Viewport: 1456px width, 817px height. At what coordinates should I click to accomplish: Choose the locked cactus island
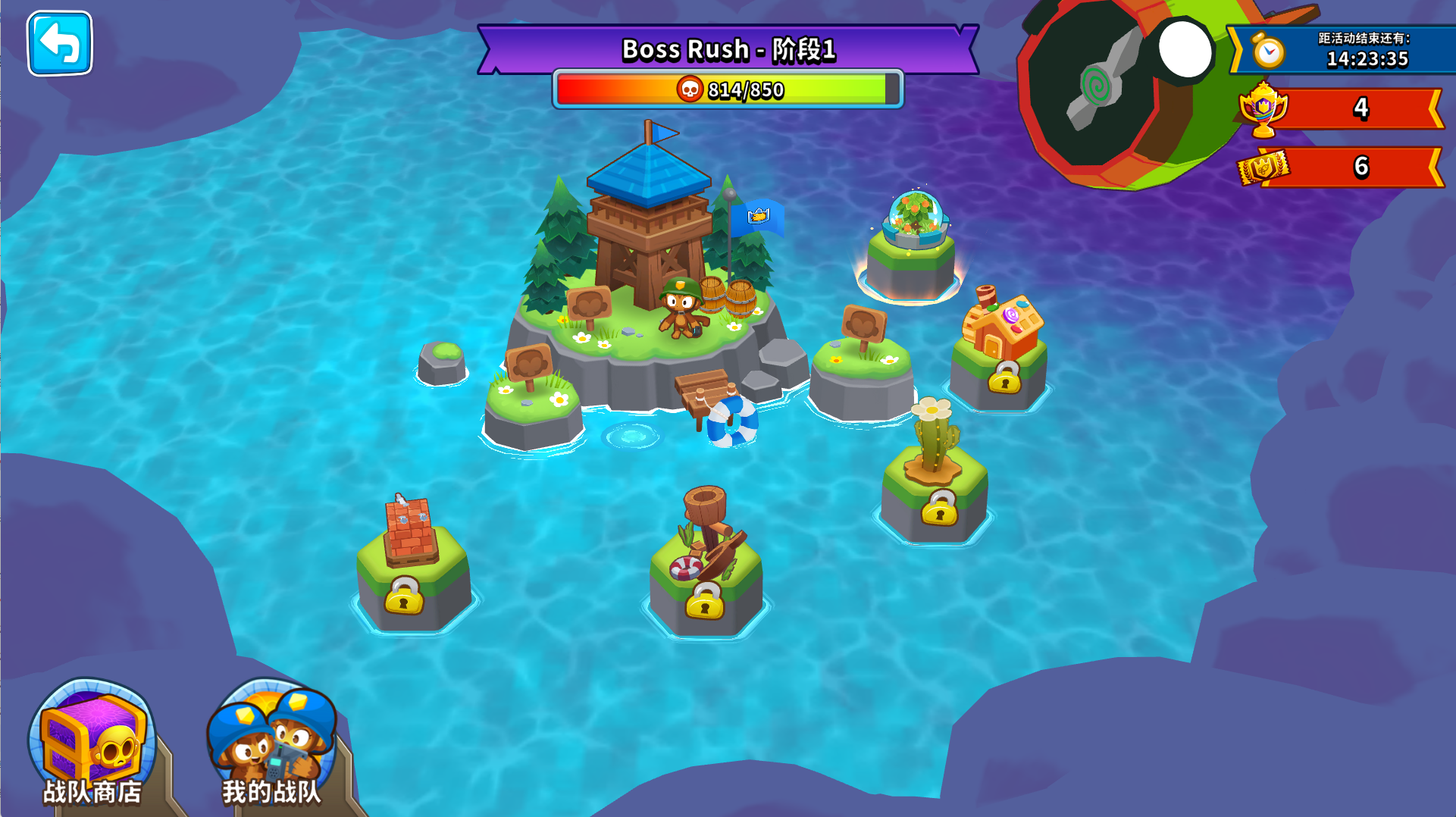[936, 477]
